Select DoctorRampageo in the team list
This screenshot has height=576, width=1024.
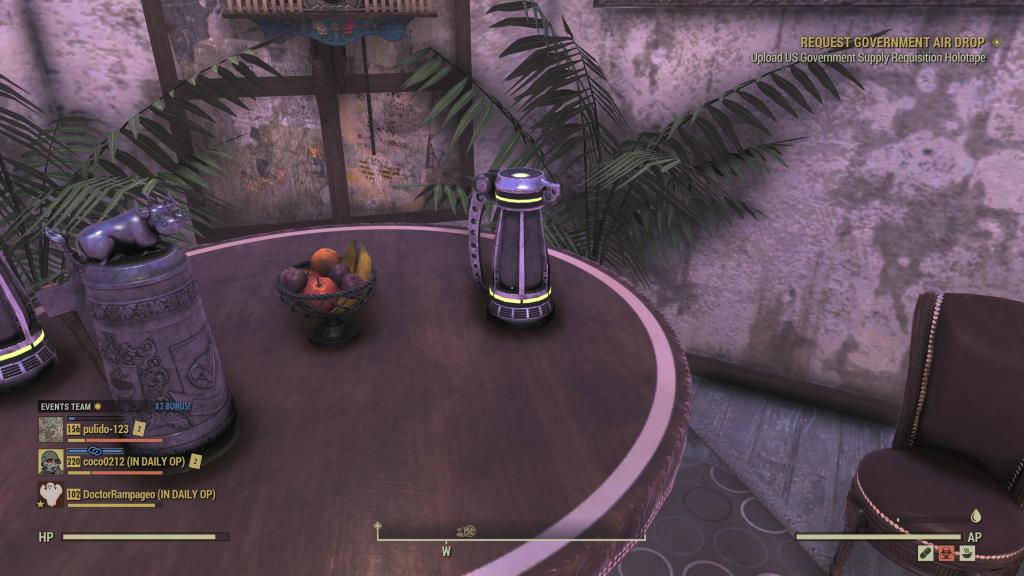(x=148, y=494)
